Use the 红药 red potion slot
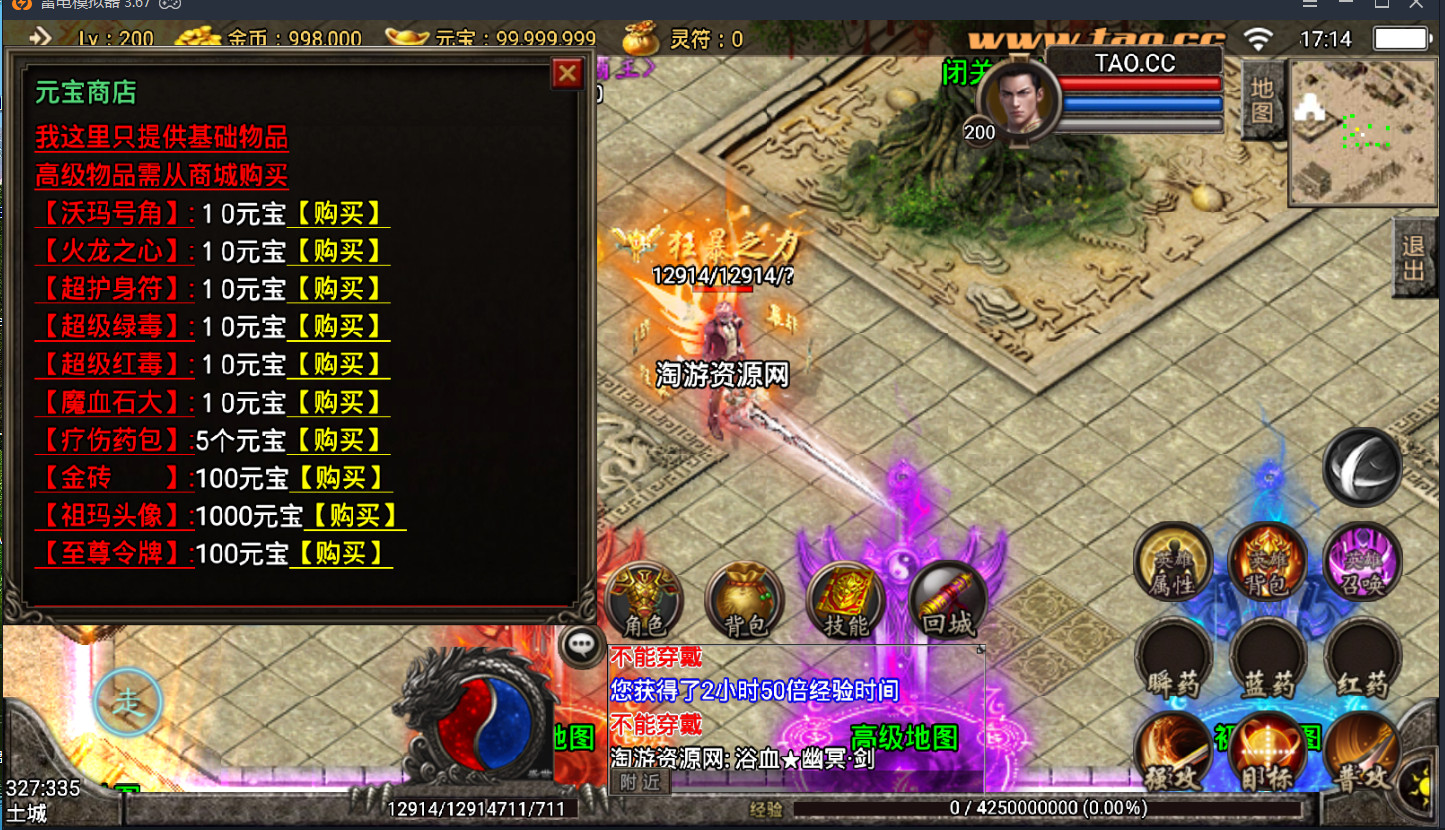Screen dimensions: 1445x830 1362,658
